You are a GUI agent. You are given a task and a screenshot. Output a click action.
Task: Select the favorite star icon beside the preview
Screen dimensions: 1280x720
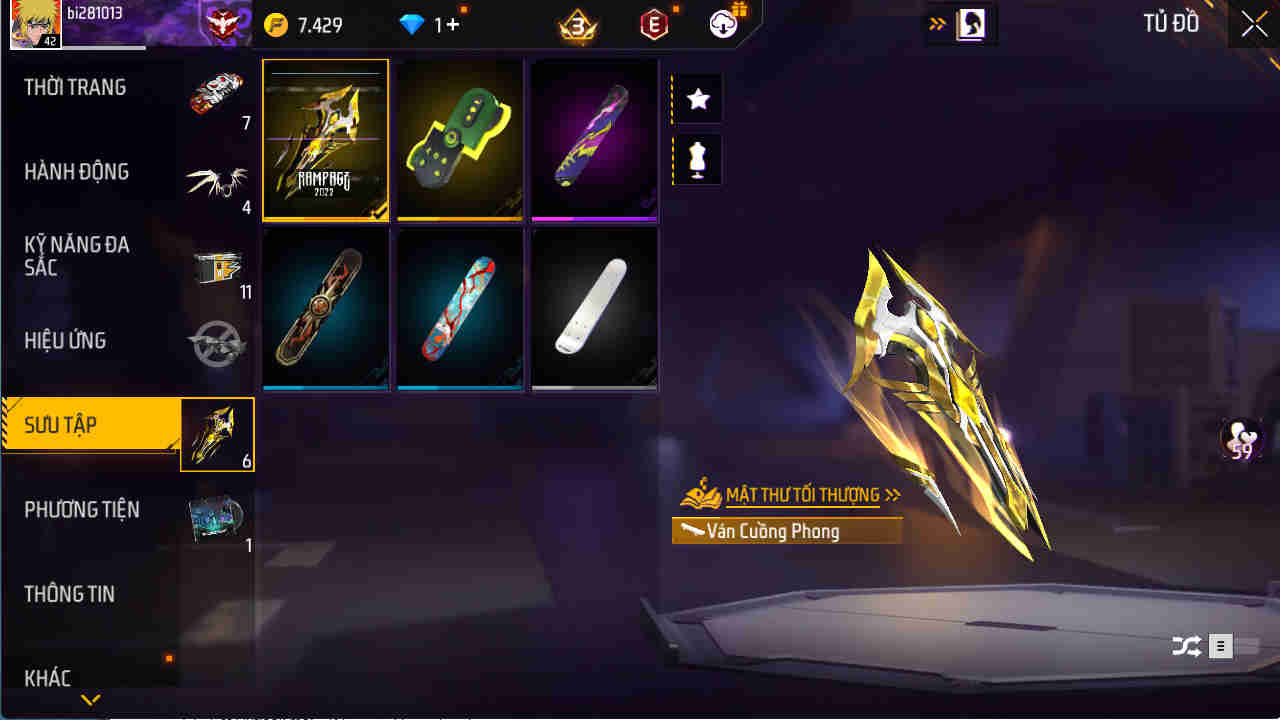point(696,97)
